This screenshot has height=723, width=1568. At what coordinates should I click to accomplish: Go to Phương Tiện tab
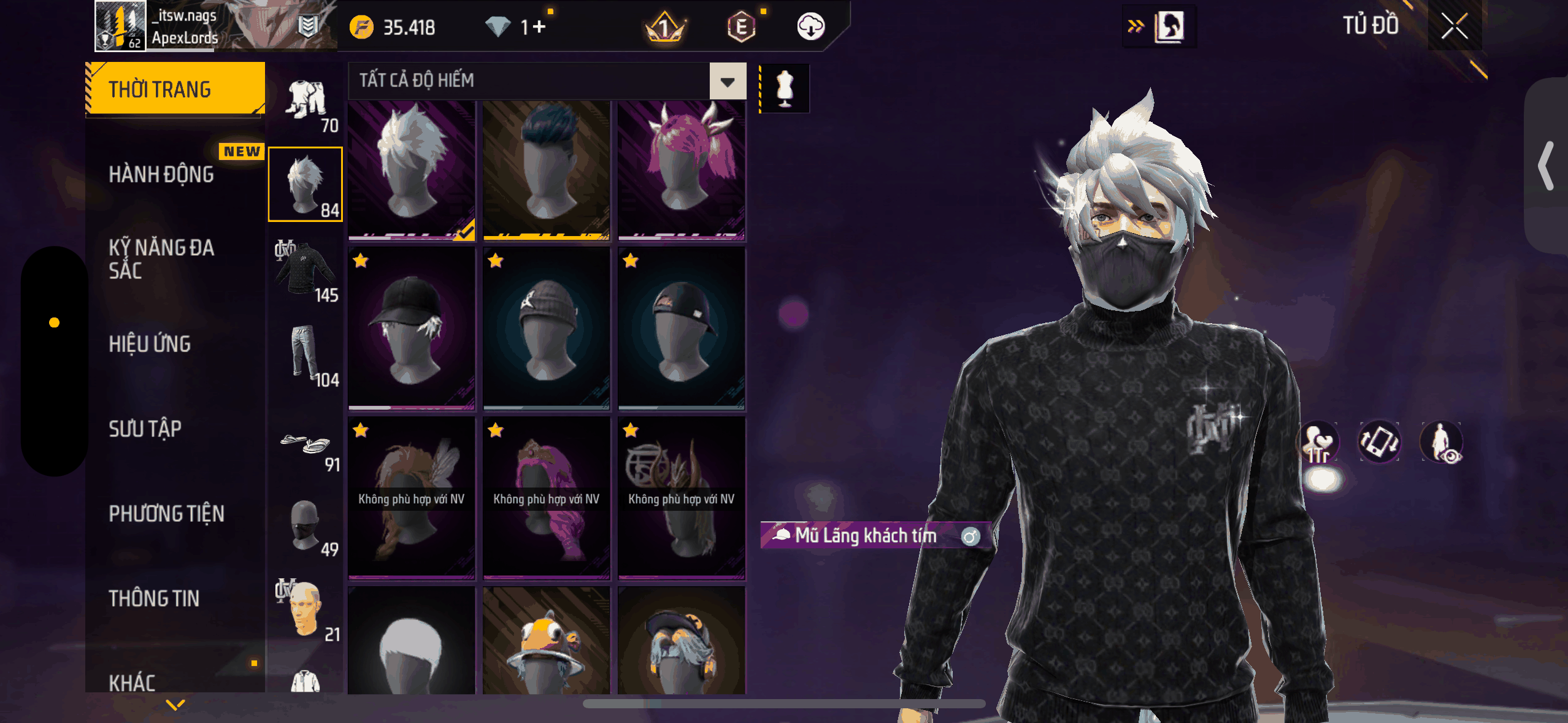[x=166, y=514]
